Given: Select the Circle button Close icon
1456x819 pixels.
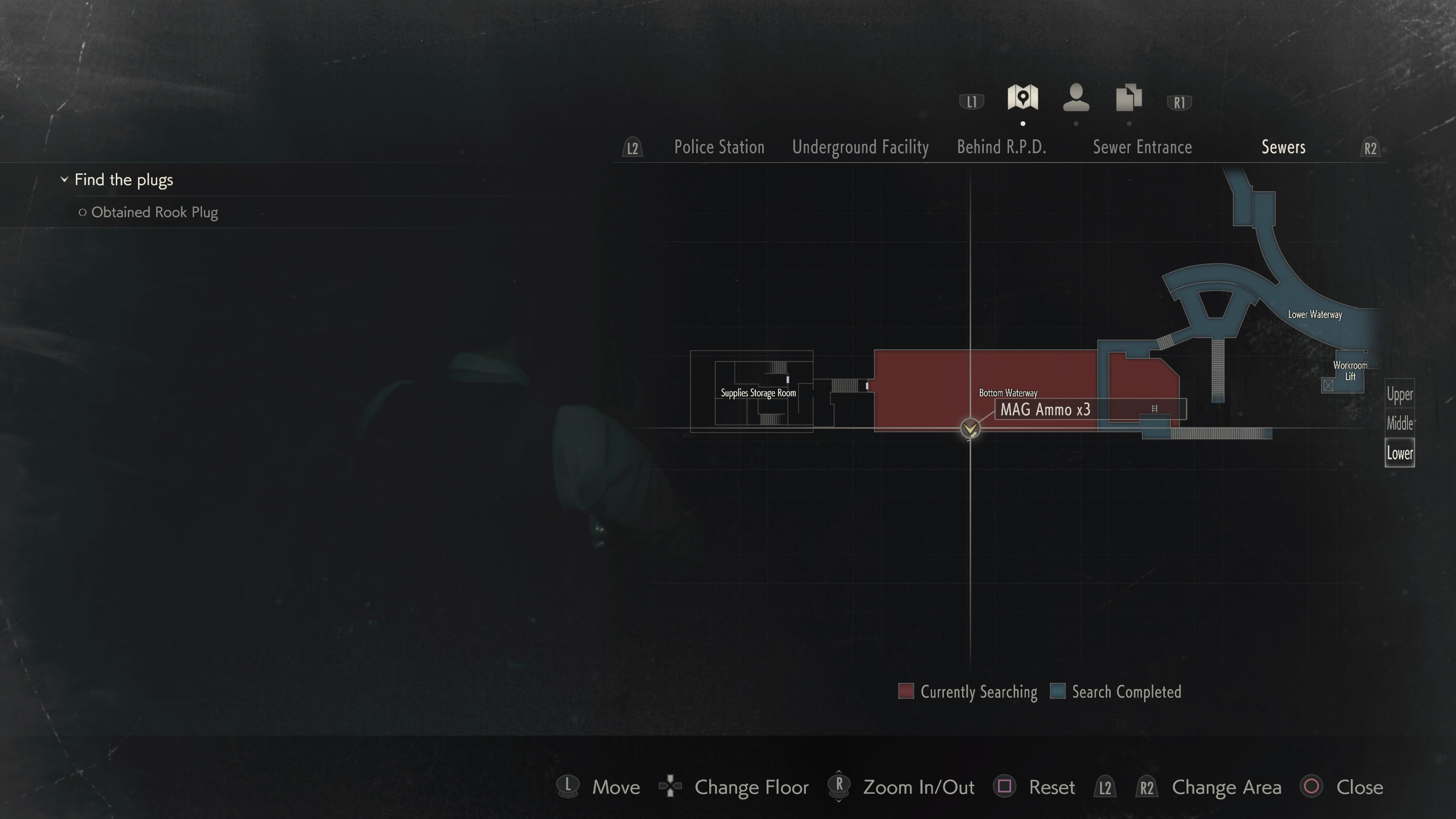Looking at the screenshot, I should pos(1312,787).
